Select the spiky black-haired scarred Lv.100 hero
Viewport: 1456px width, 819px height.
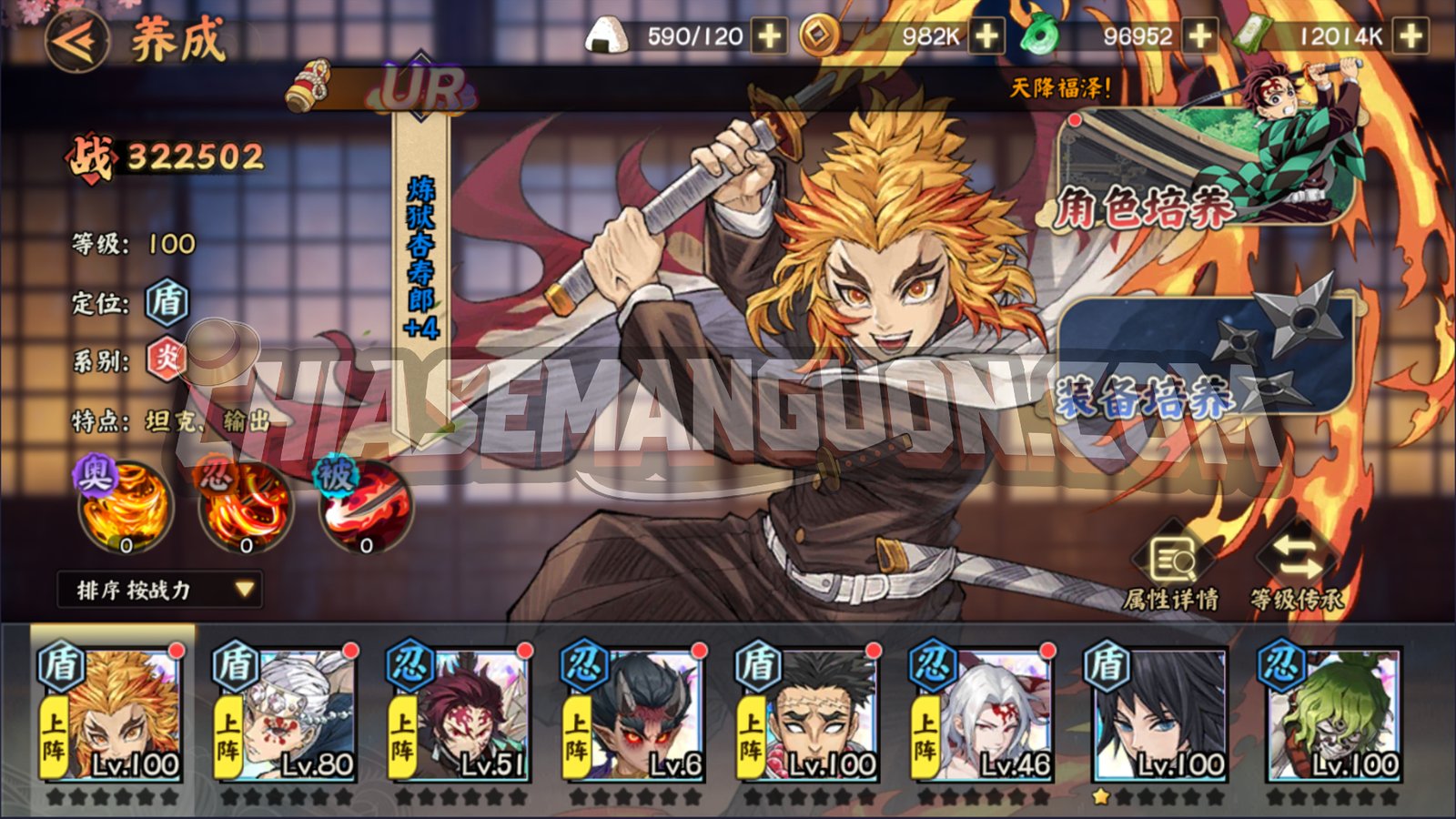click(808, 714)
